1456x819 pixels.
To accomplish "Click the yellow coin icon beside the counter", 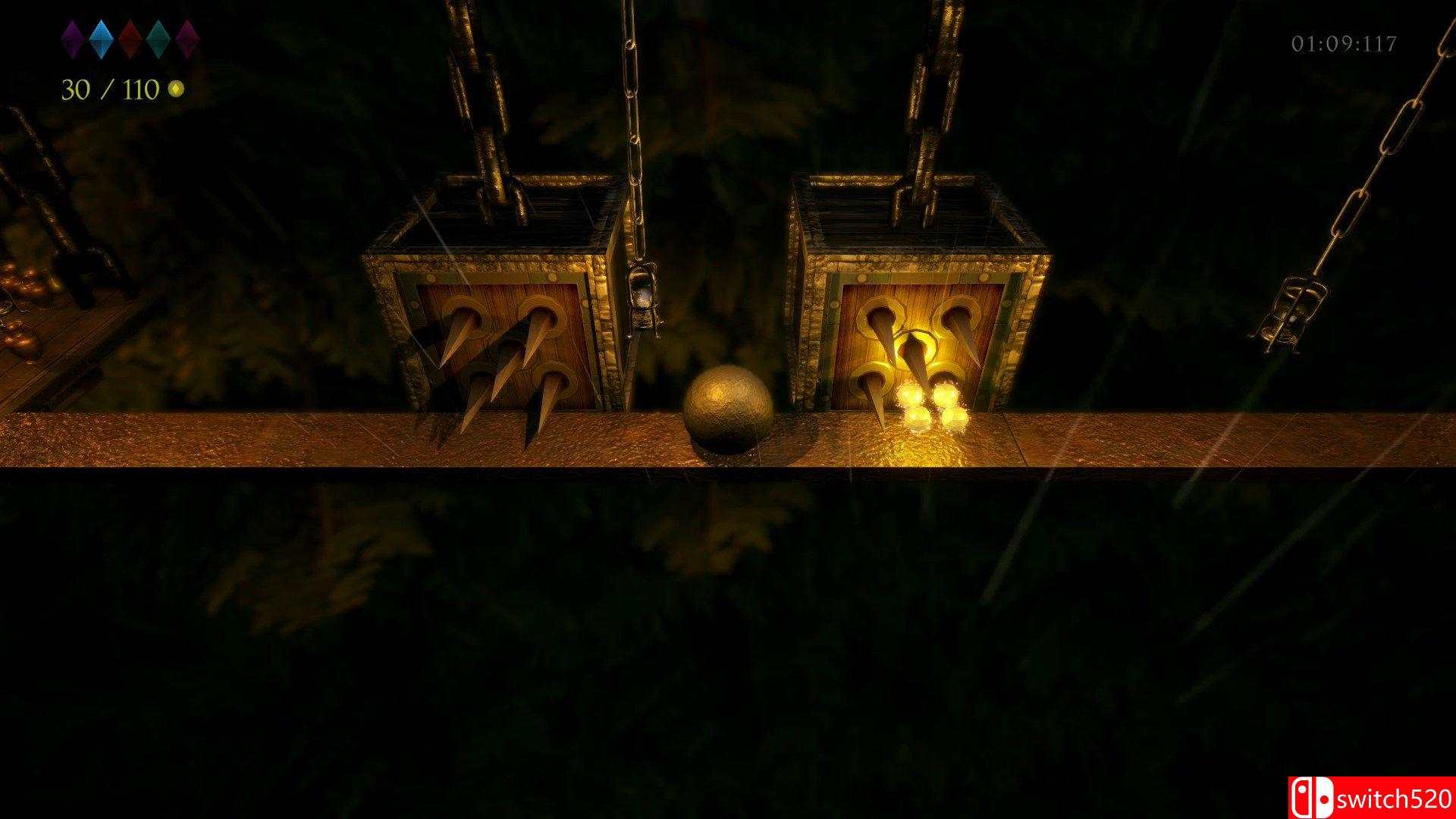I will coord(175,89).
